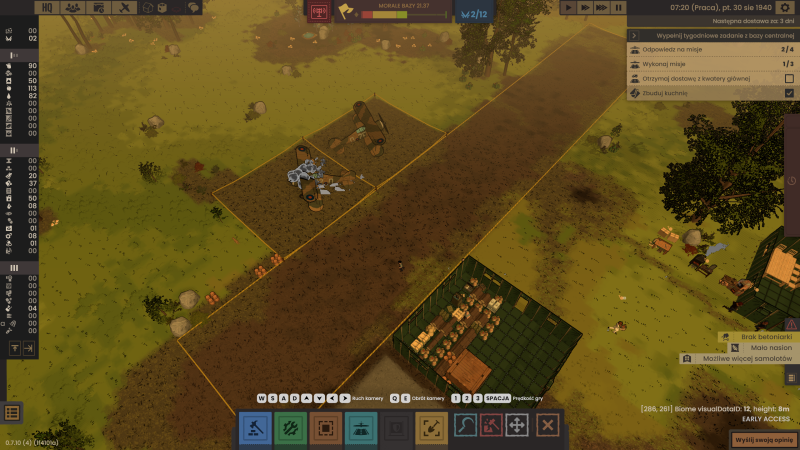Open the personnel group panel
The image size is (800, 450).
click(x=73, y=8)
